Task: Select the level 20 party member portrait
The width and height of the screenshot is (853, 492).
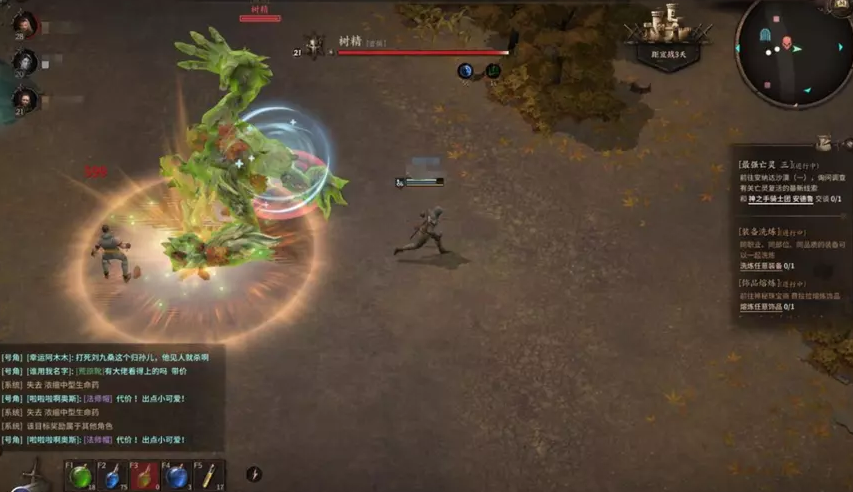Action: coord(24,63)
